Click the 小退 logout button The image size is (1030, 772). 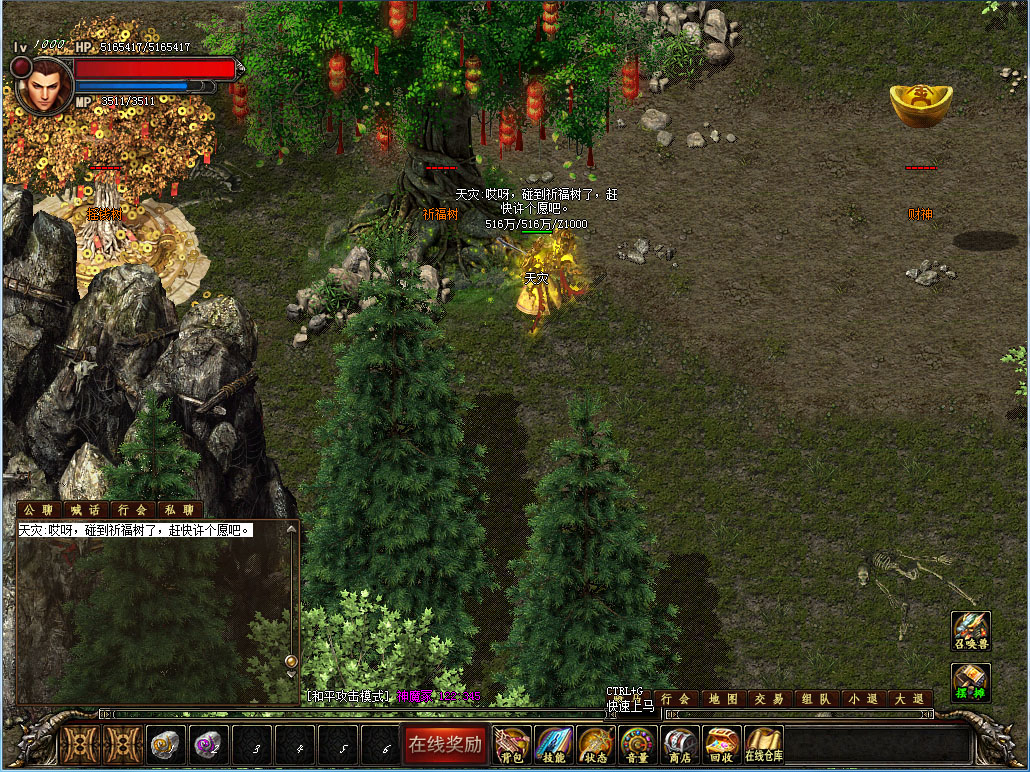pos(862,699)
